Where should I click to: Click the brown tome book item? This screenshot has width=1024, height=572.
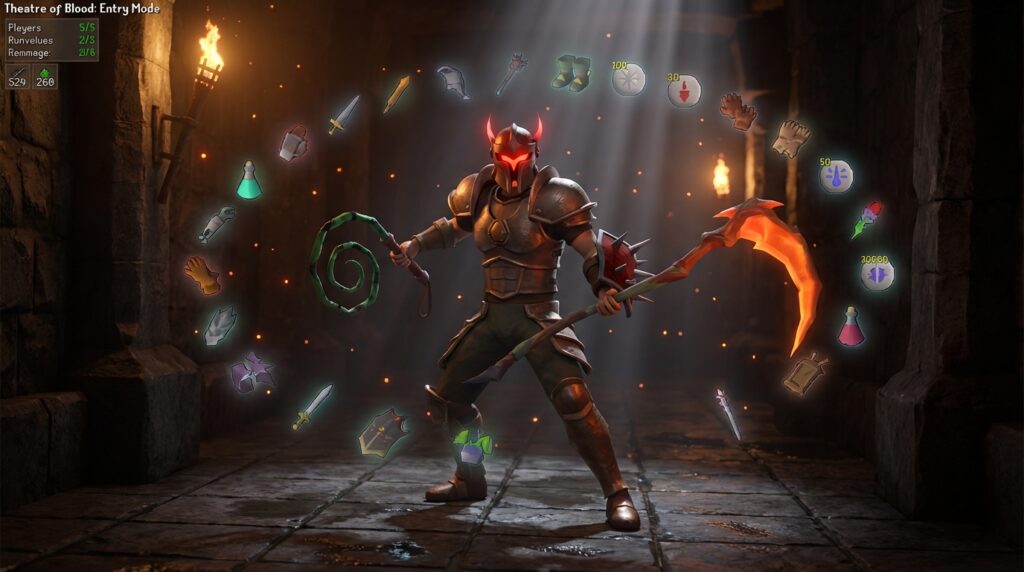coord(806,373)
